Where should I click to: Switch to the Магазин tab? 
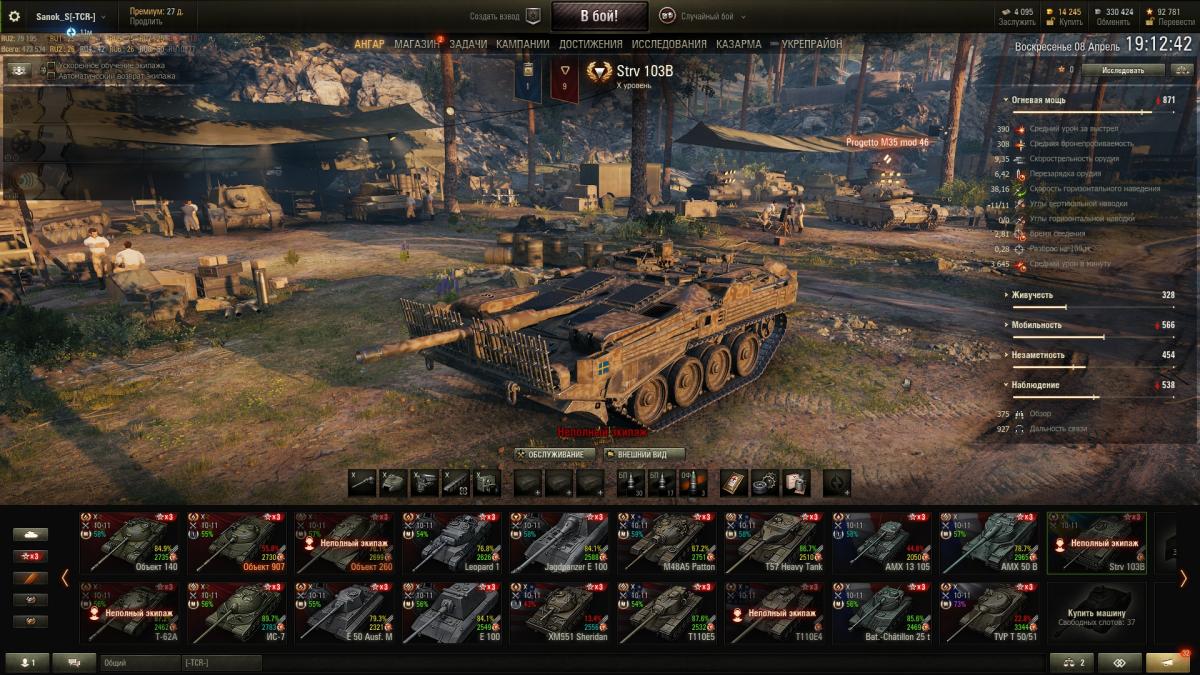416,44
